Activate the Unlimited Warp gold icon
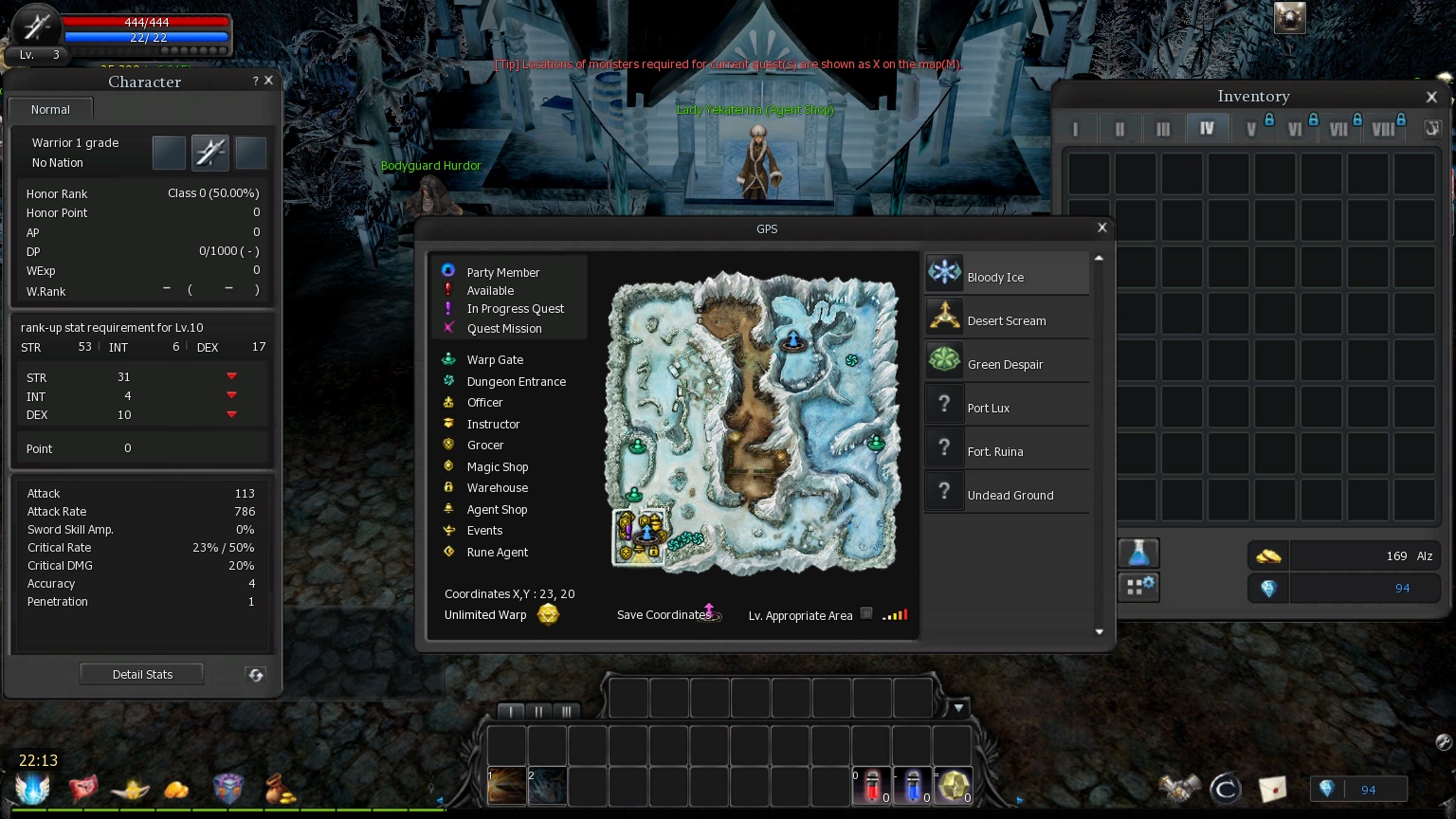The width and height of the screenshot is (1456, 819). tap(548, 614)
